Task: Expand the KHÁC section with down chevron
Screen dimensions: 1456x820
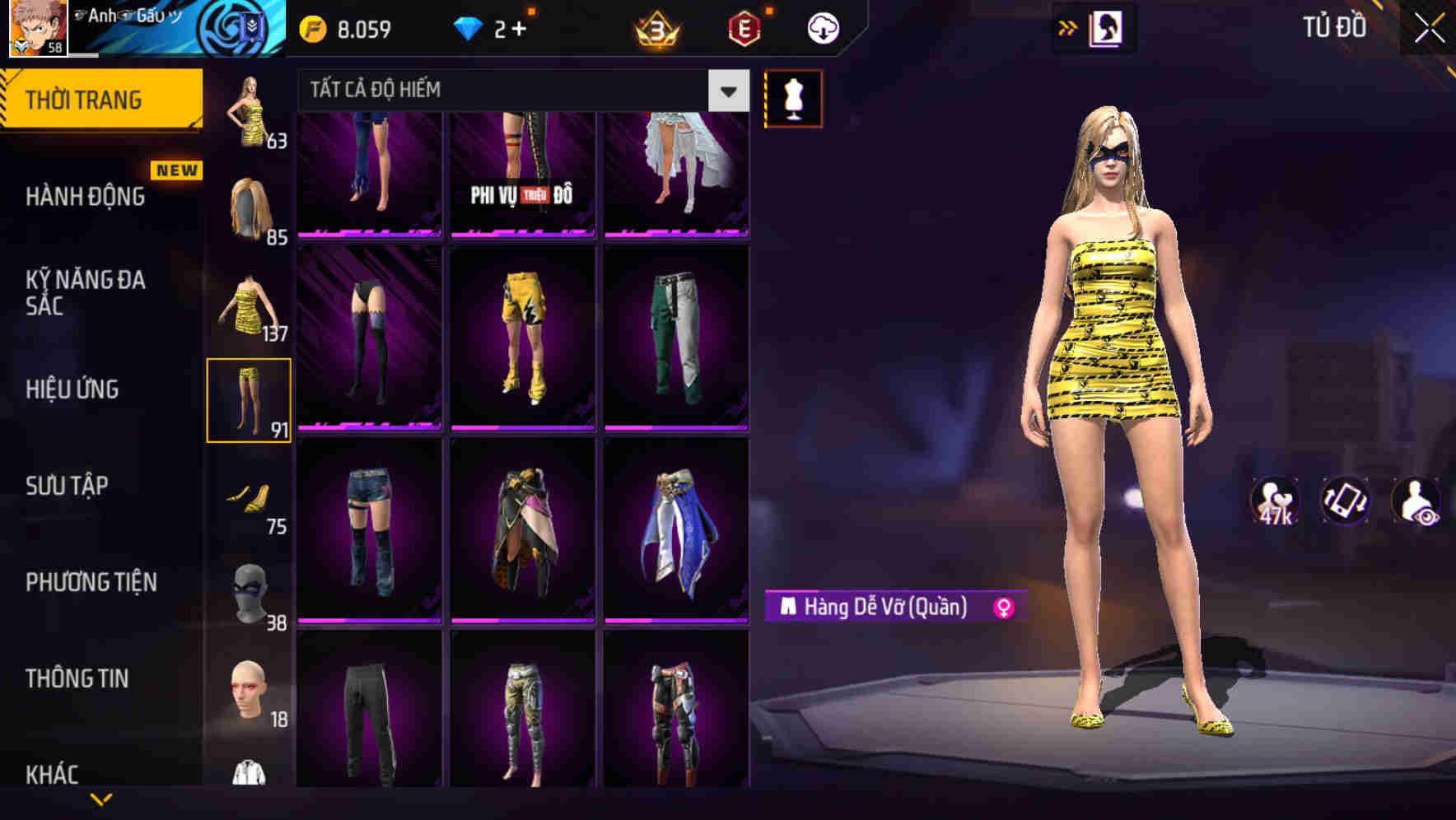Action: point(102,799)
